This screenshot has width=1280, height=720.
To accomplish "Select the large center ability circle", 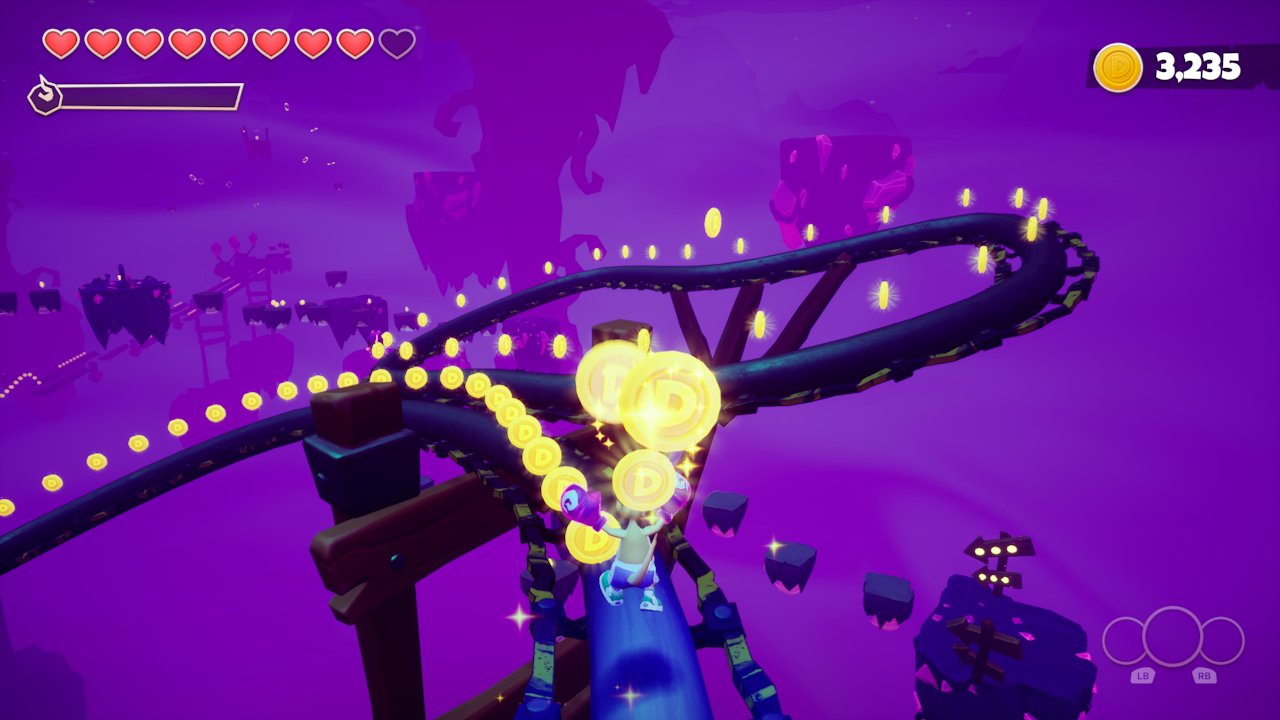I will click(1172, 636).
